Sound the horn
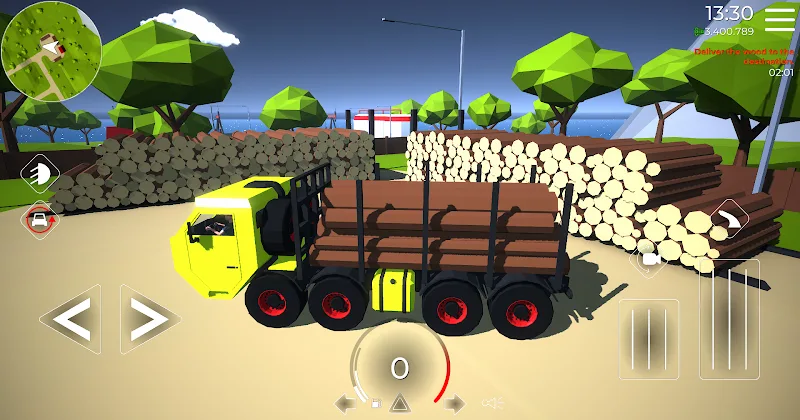Viewport: 800px width, 420px height. coord(490,404)
